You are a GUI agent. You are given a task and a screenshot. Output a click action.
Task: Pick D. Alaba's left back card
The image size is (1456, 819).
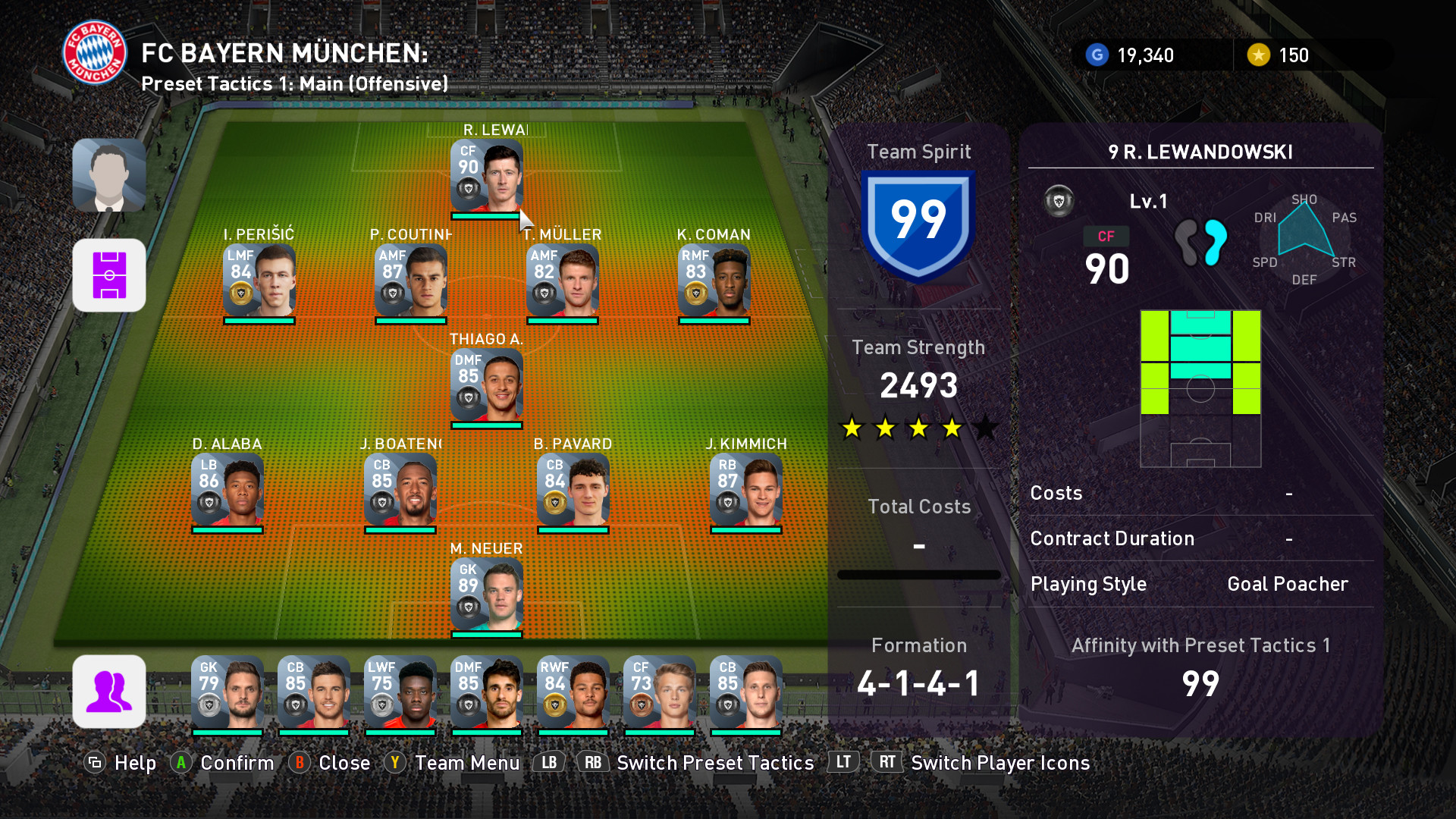pyautogui.click(x=227, y=490)
